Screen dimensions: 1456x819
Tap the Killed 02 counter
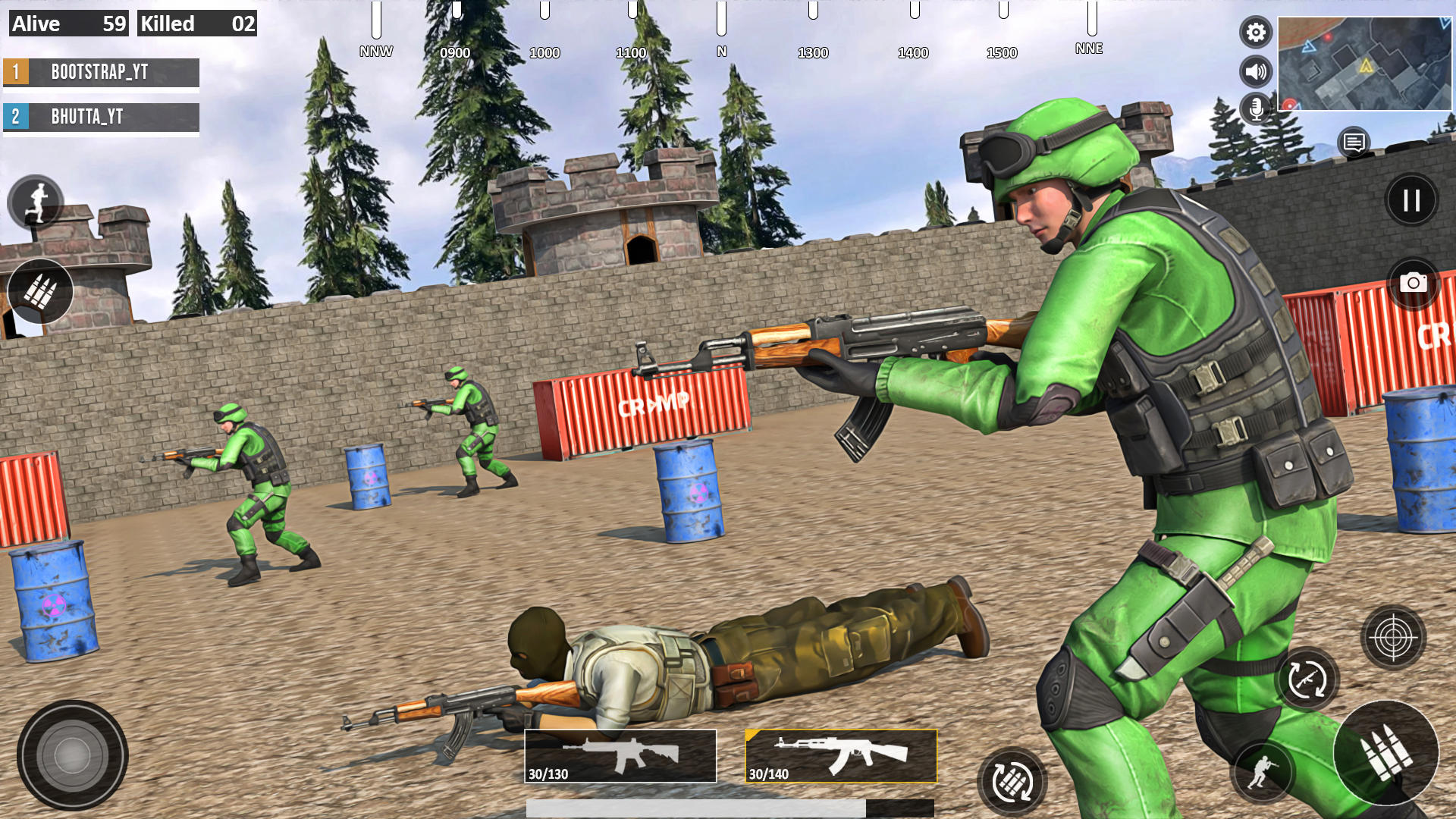[196, 23]
